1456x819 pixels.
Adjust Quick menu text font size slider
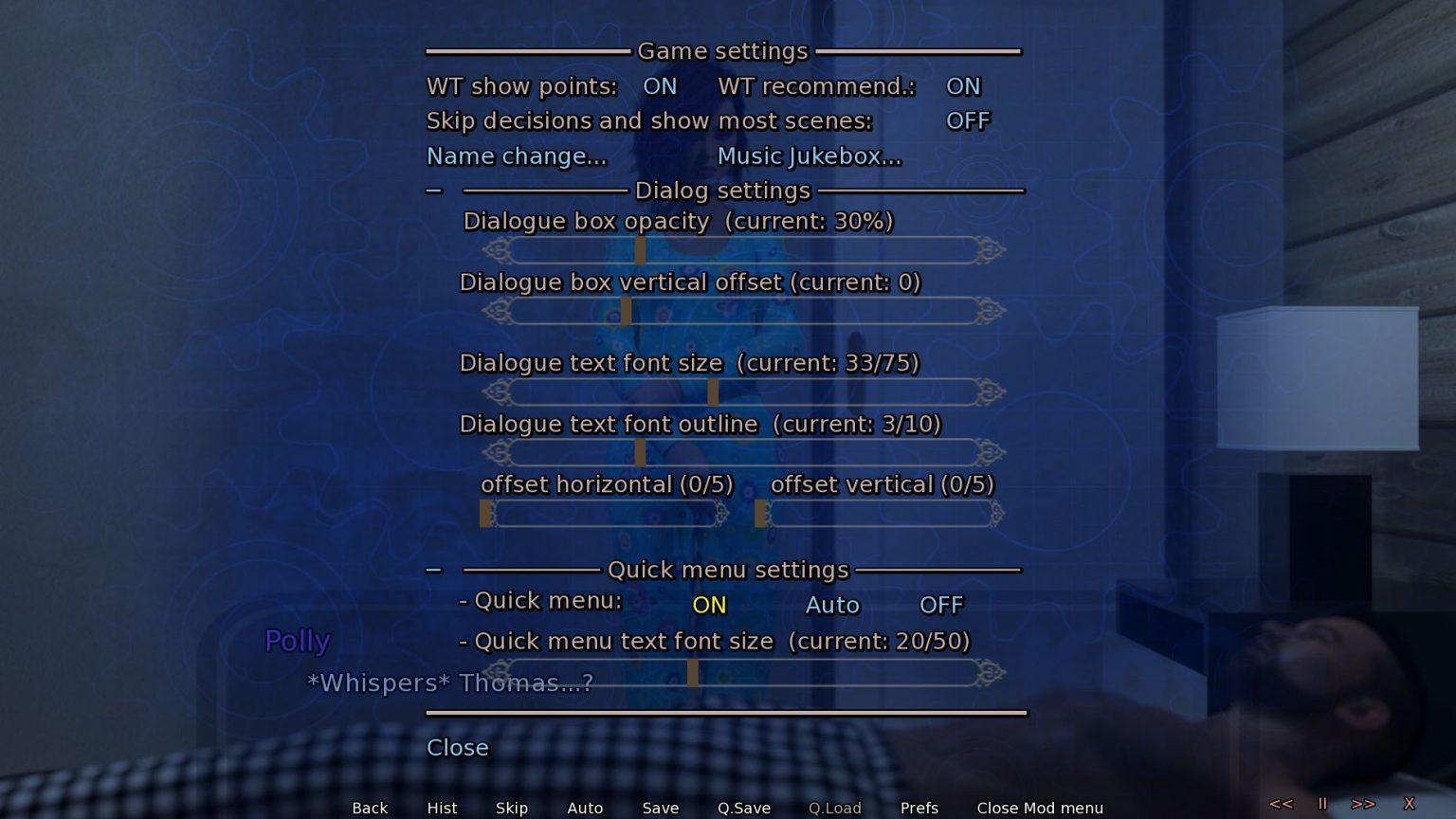click(743, 673)
